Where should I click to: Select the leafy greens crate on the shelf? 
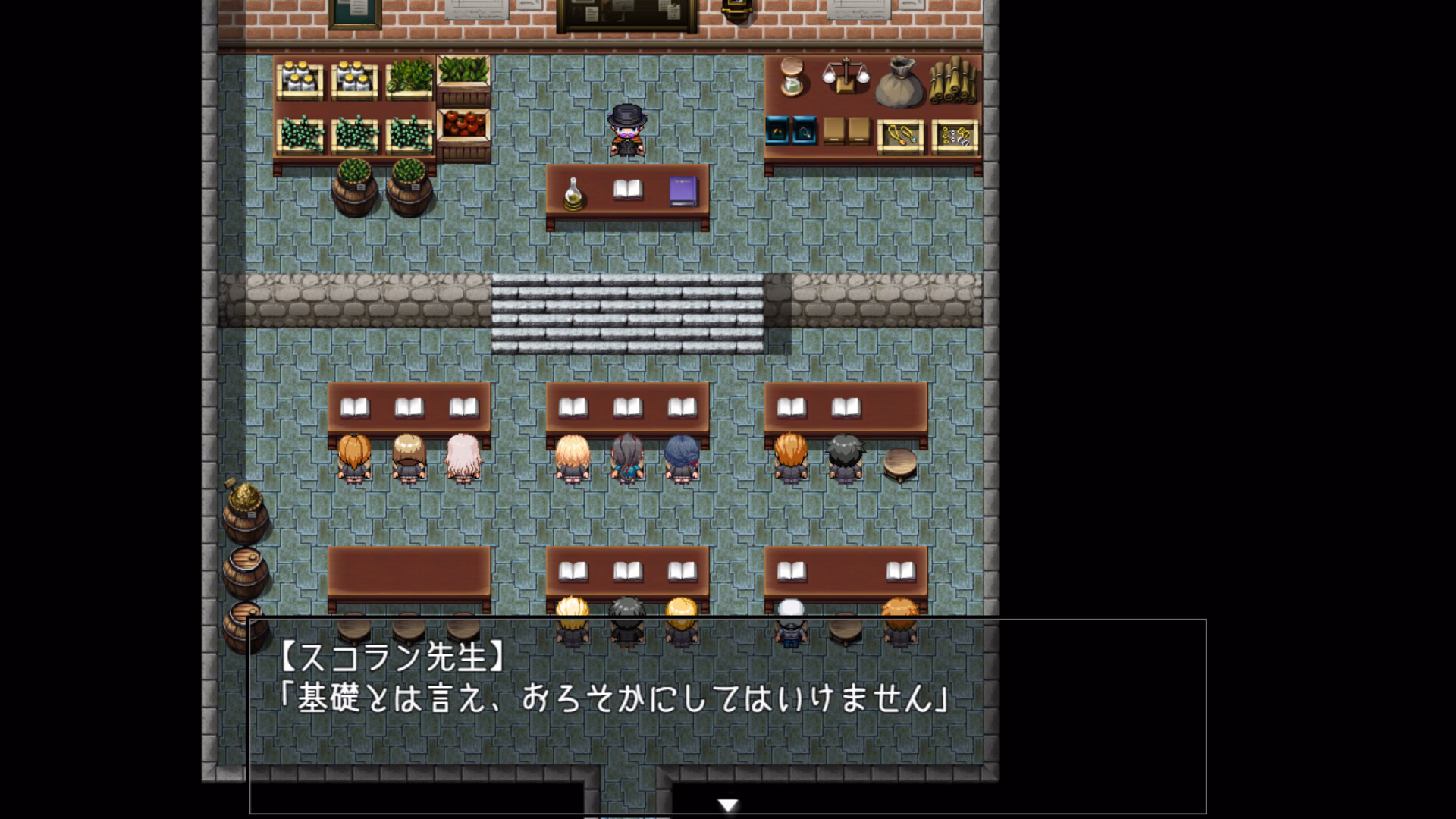[x=407, y=76]
